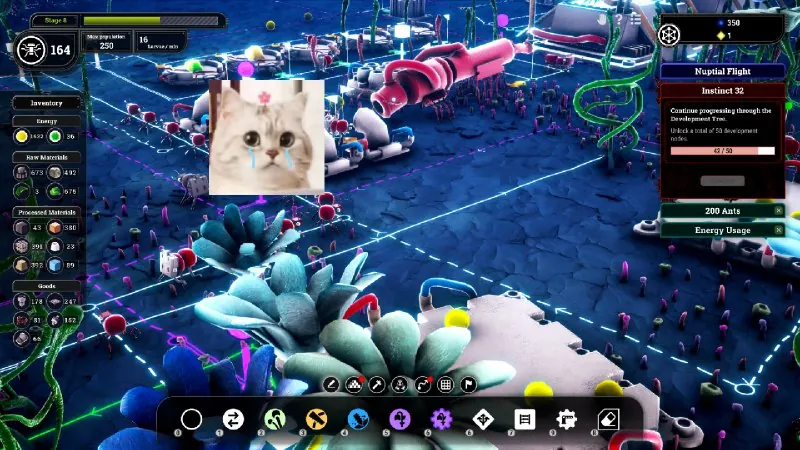Open the purple gear tool
The width and height of the screenshot is (800, 450).
pos(441,419)
